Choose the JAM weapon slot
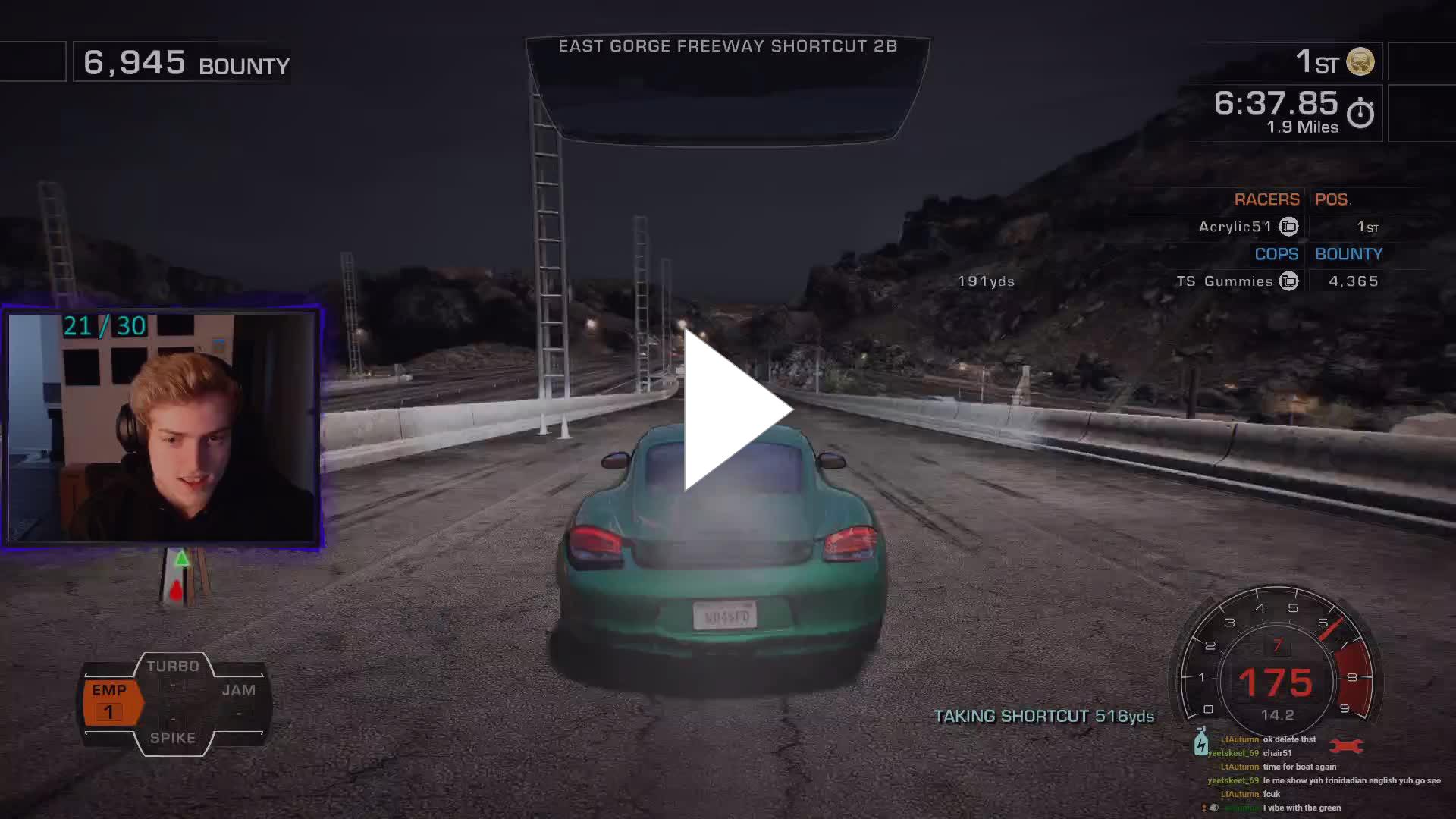This screenshot has width=1456, height=819. pyautogui.click(x=238, y=691)
